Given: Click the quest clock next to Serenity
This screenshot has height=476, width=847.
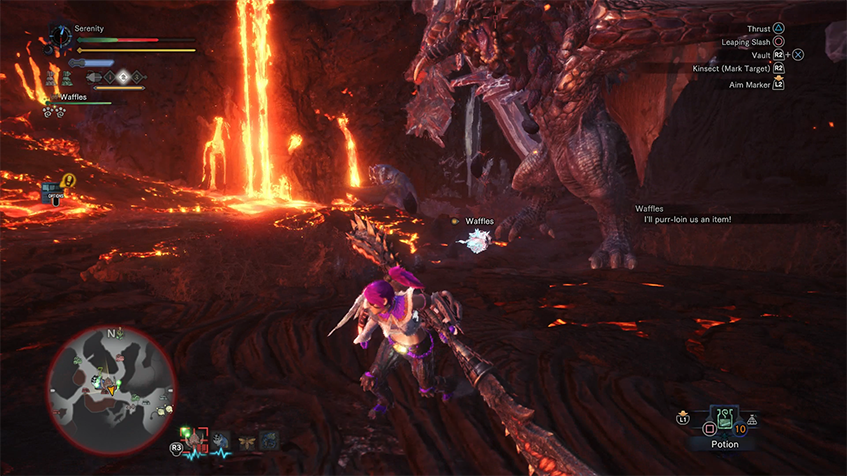Looking at the screenshot, I should tap(59, 38).
